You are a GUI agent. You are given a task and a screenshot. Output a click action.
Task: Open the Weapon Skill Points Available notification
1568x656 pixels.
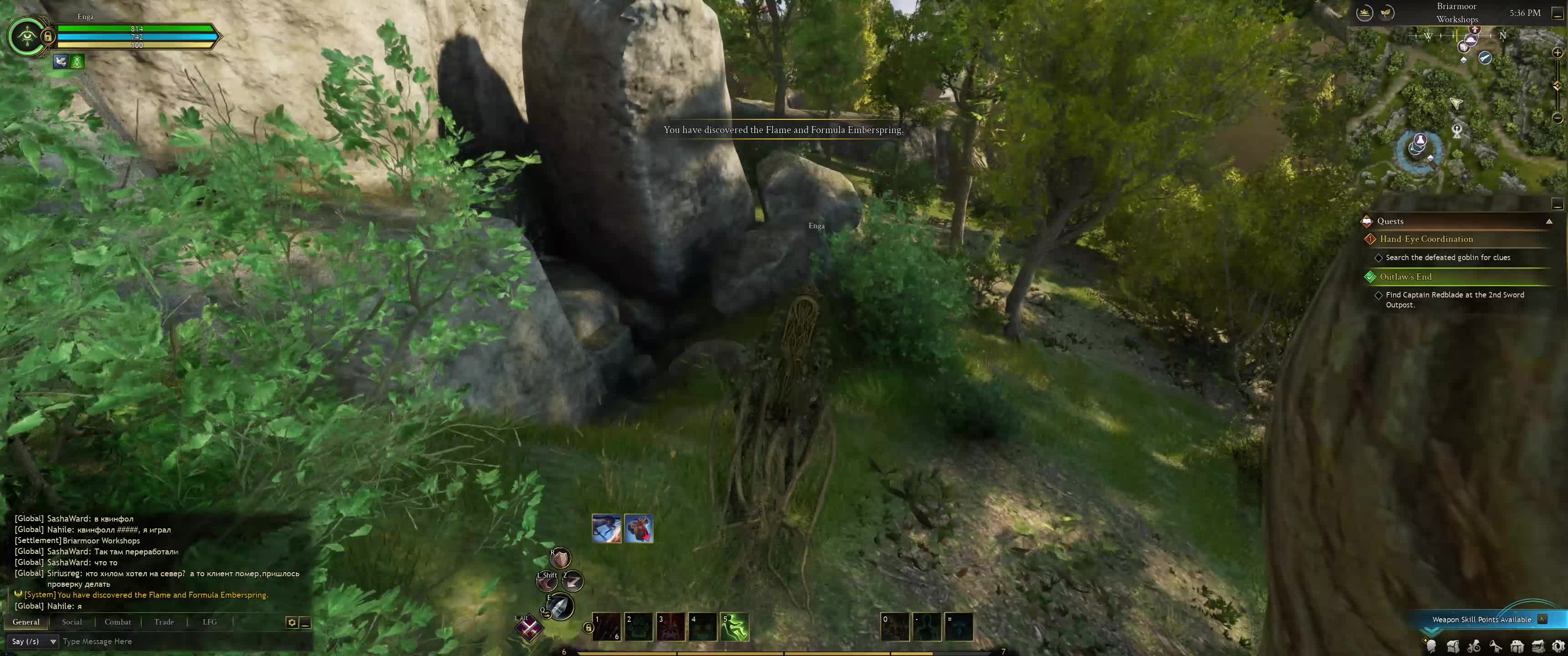click(x=1481, y=620)
